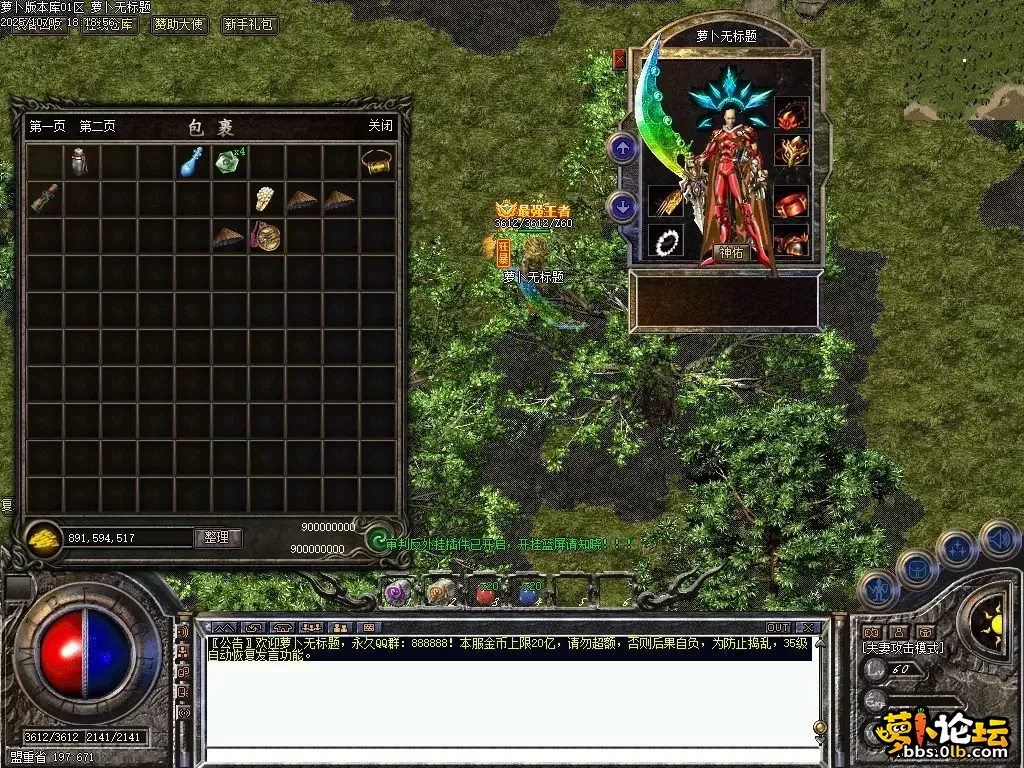The height and width of the screenshot is (768, 1024).
Task: Select the grey jar item in the bag
Action: [x=80, y=161]
